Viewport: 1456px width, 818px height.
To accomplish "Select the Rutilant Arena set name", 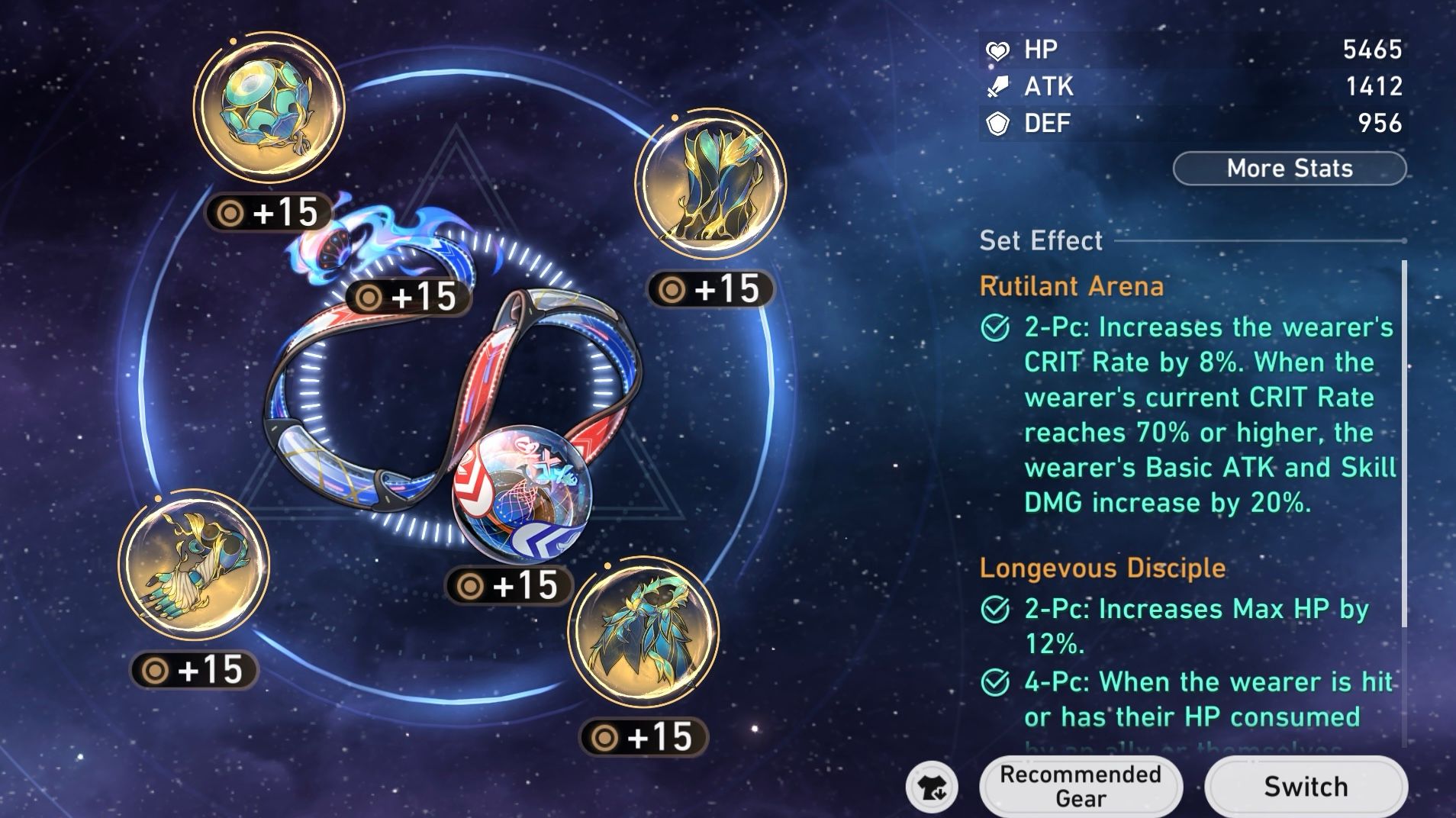I will [1071, 286].
